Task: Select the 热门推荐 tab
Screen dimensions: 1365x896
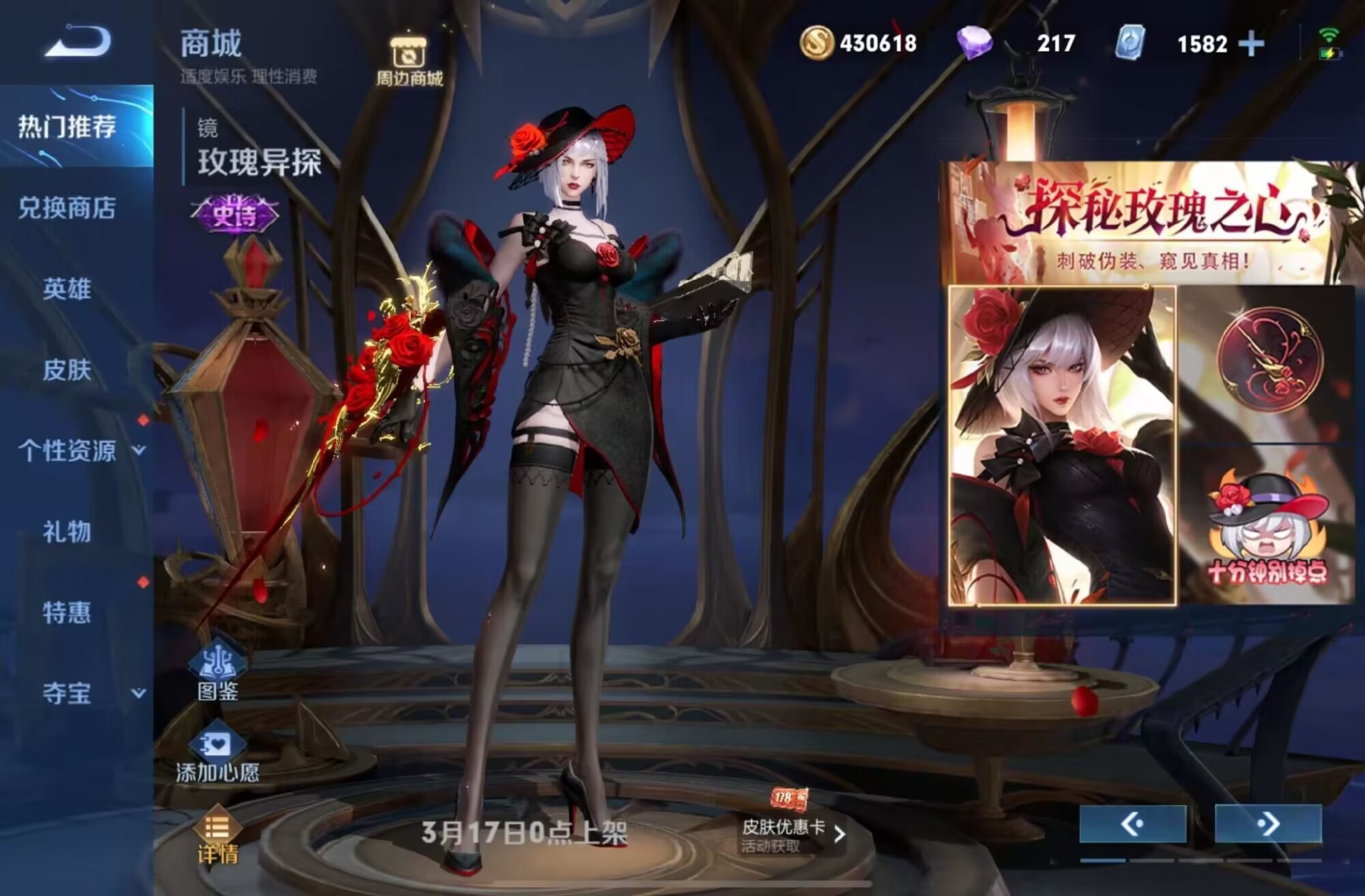Action: [68, 127]
